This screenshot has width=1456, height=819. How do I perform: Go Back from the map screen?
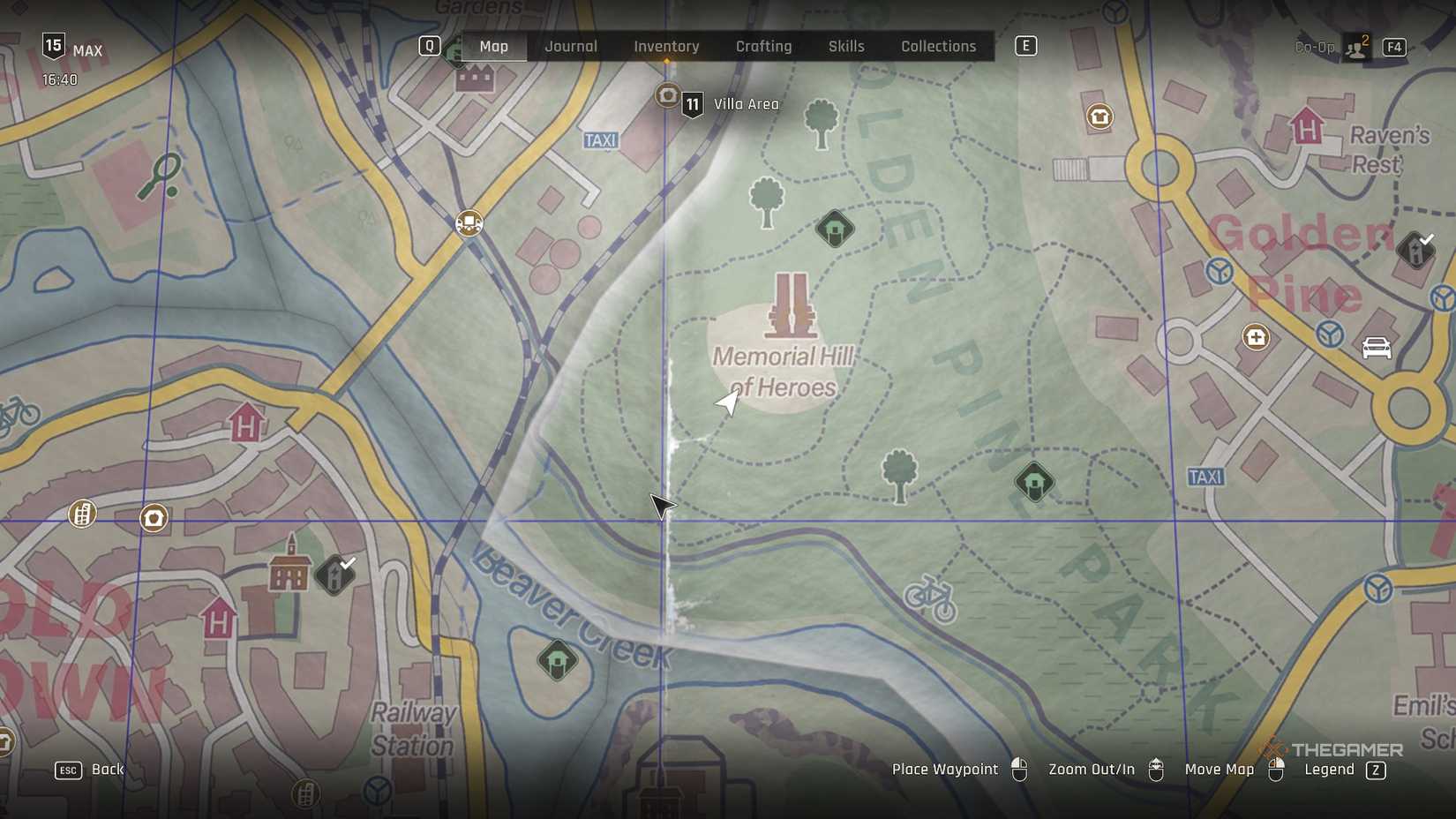pyautogui.click(x=91, y=770)
